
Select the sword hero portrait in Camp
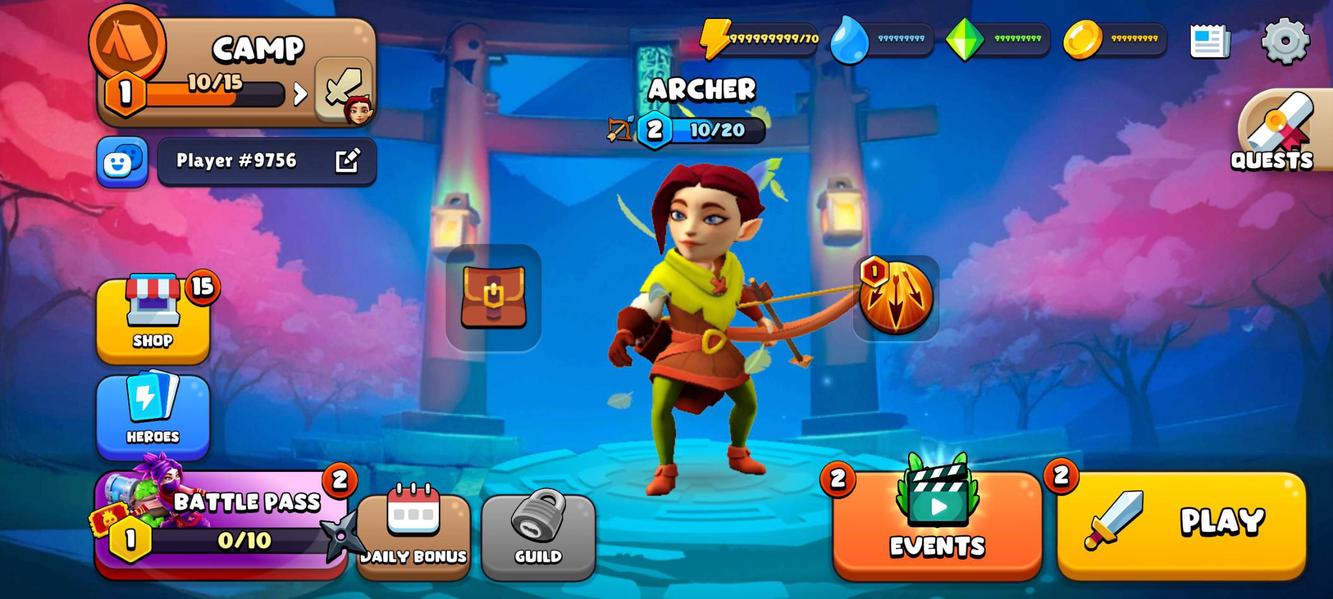click(345, 91)
